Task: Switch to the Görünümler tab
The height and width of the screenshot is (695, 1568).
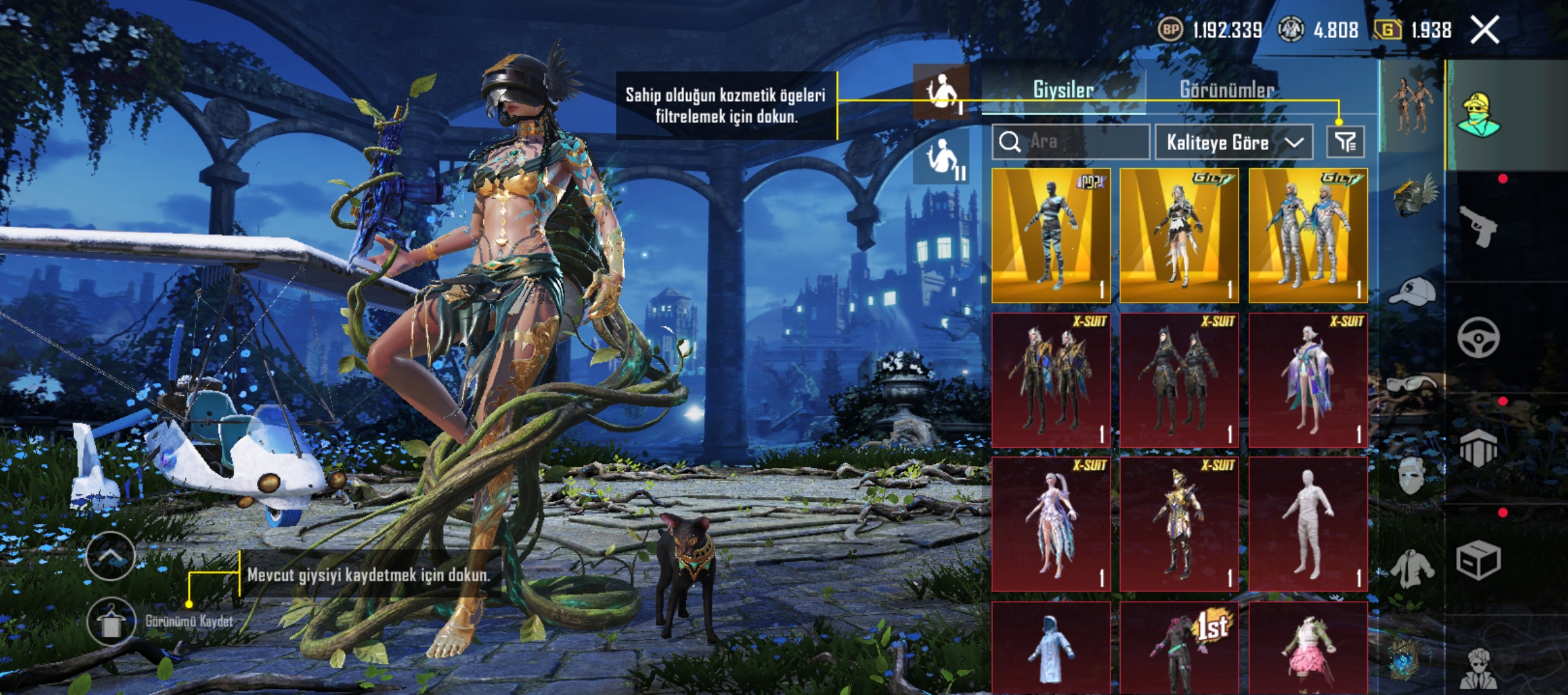Action: 1226,90
